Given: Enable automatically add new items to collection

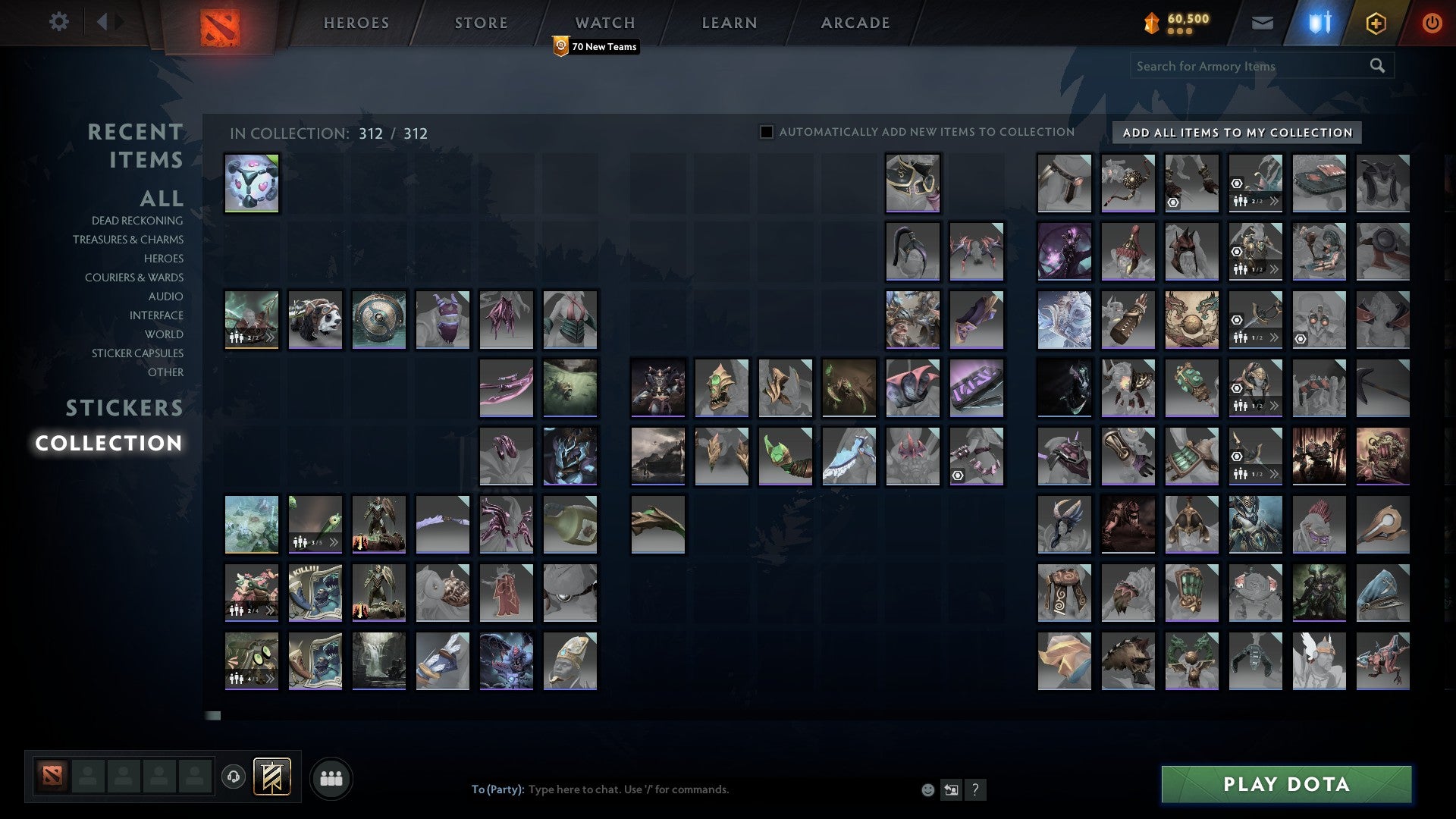Looking at the screenshot, I should [765, 131].
